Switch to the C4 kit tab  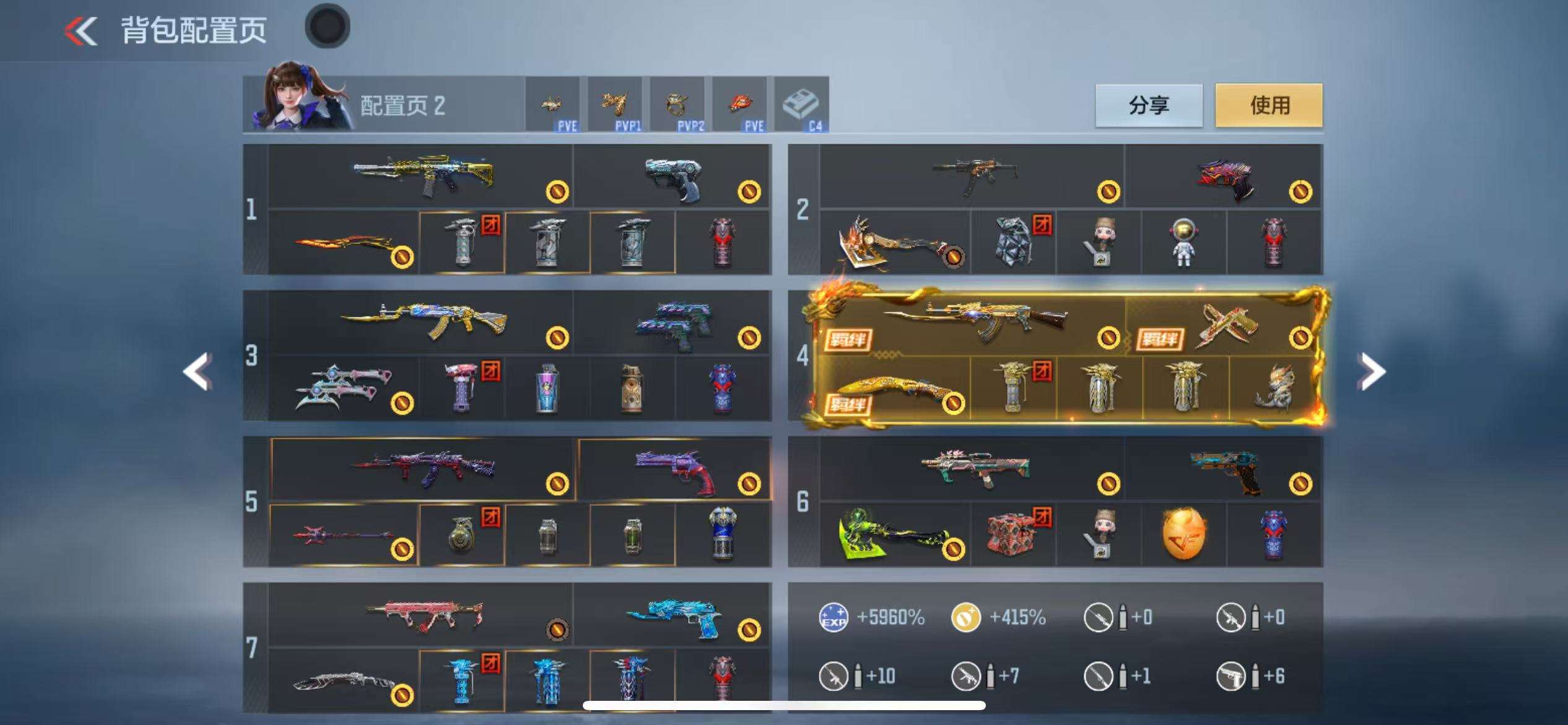click(x=801, y=105)
